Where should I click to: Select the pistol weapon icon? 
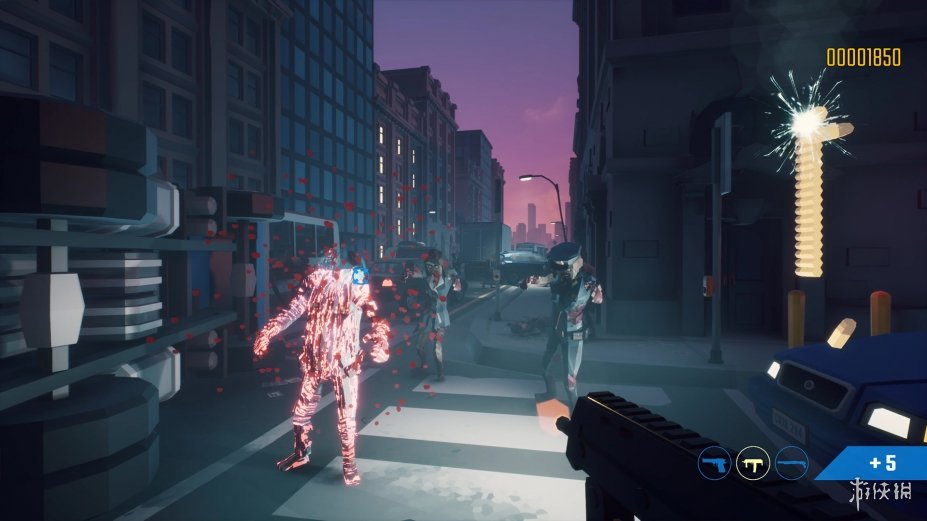714,464
